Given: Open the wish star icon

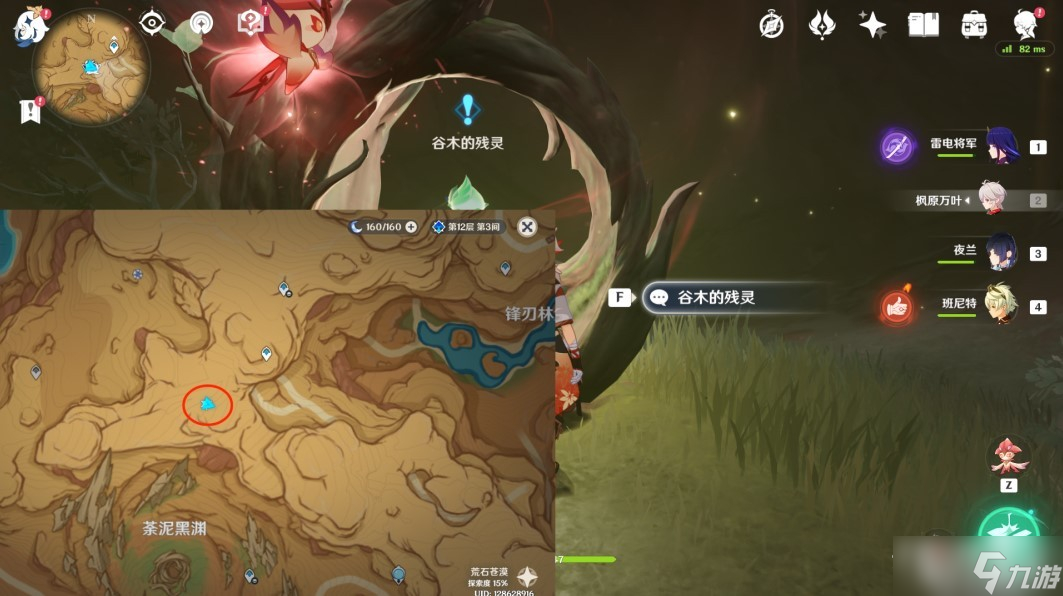Looking at the screenshot, I should point(872,25).
